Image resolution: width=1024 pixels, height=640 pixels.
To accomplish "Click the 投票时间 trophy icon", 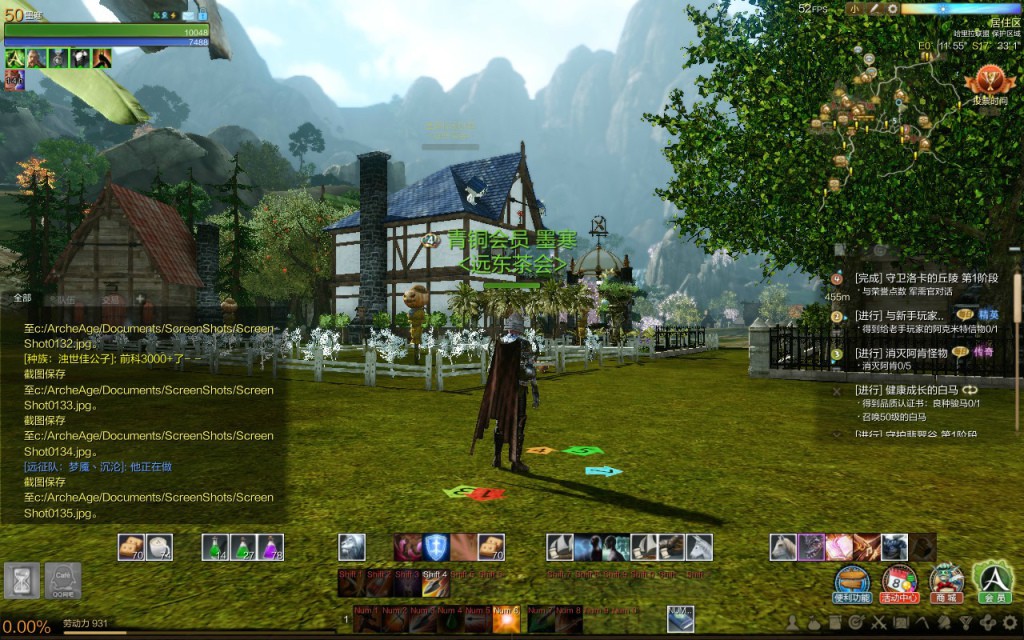I will (990, 80).
